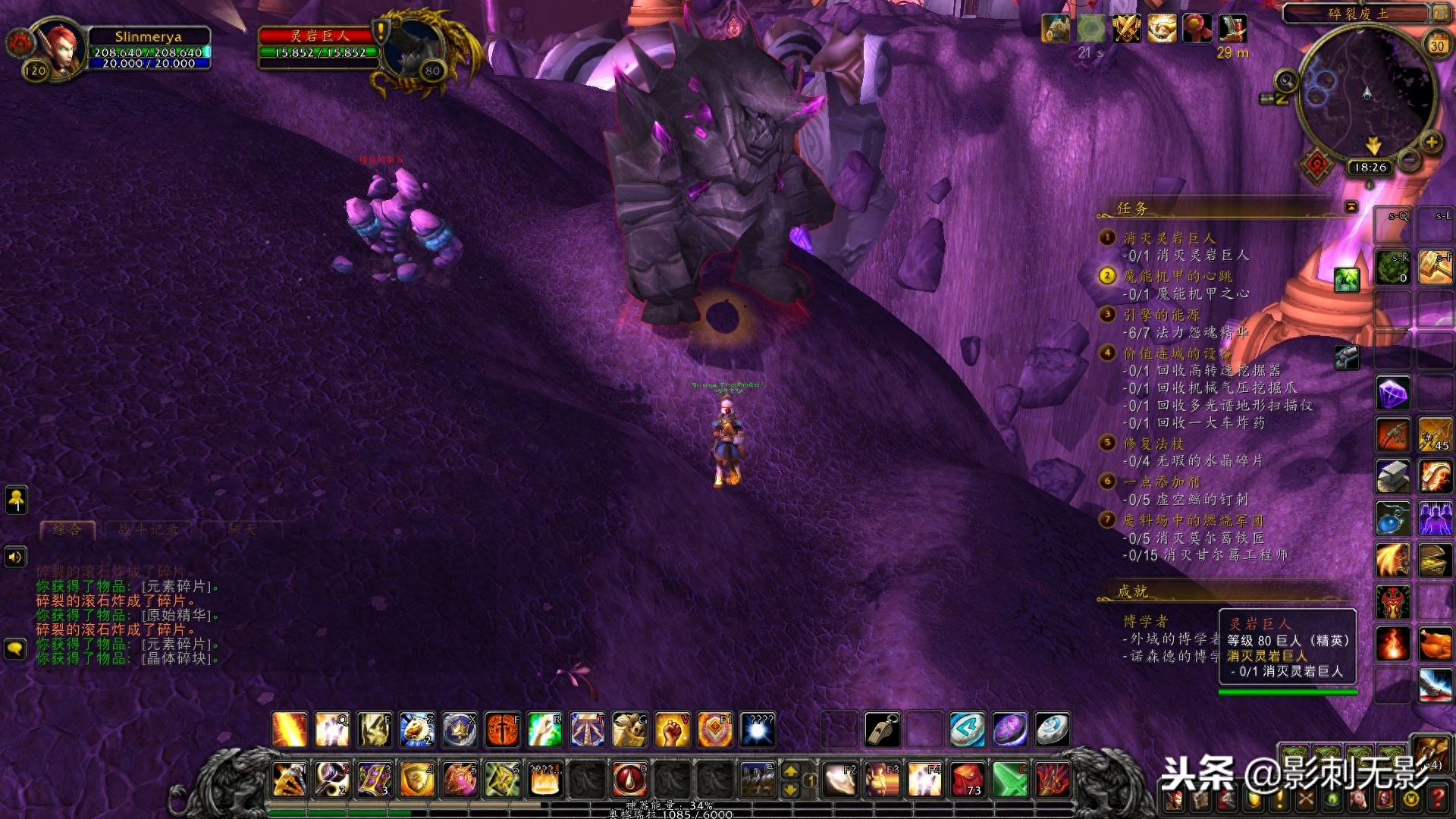Screen dimensions: 1456x819
Task: Click the handshake buff icon
Action: [1161, 29]
